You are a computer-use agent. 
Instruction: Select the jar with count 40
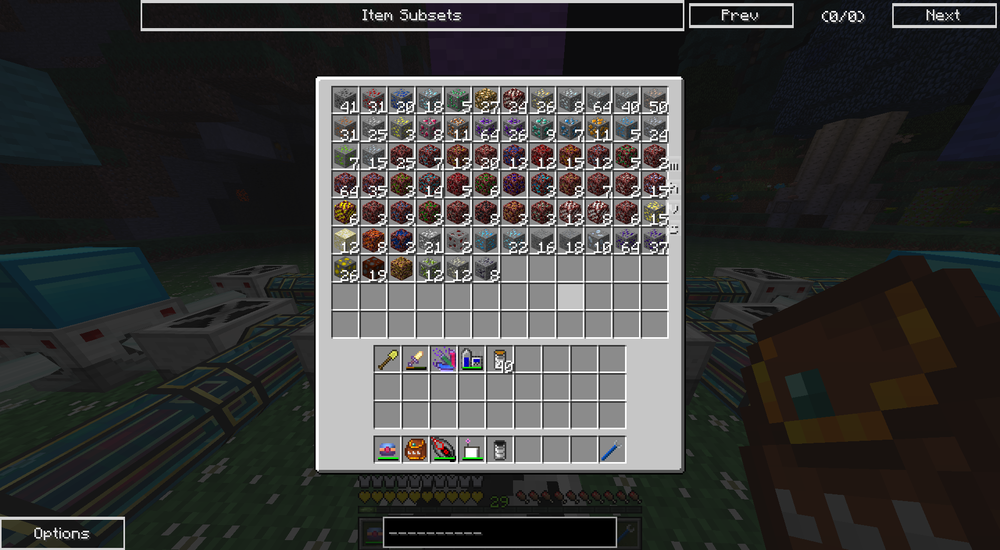pyautogui.click(x=500, y=359)
